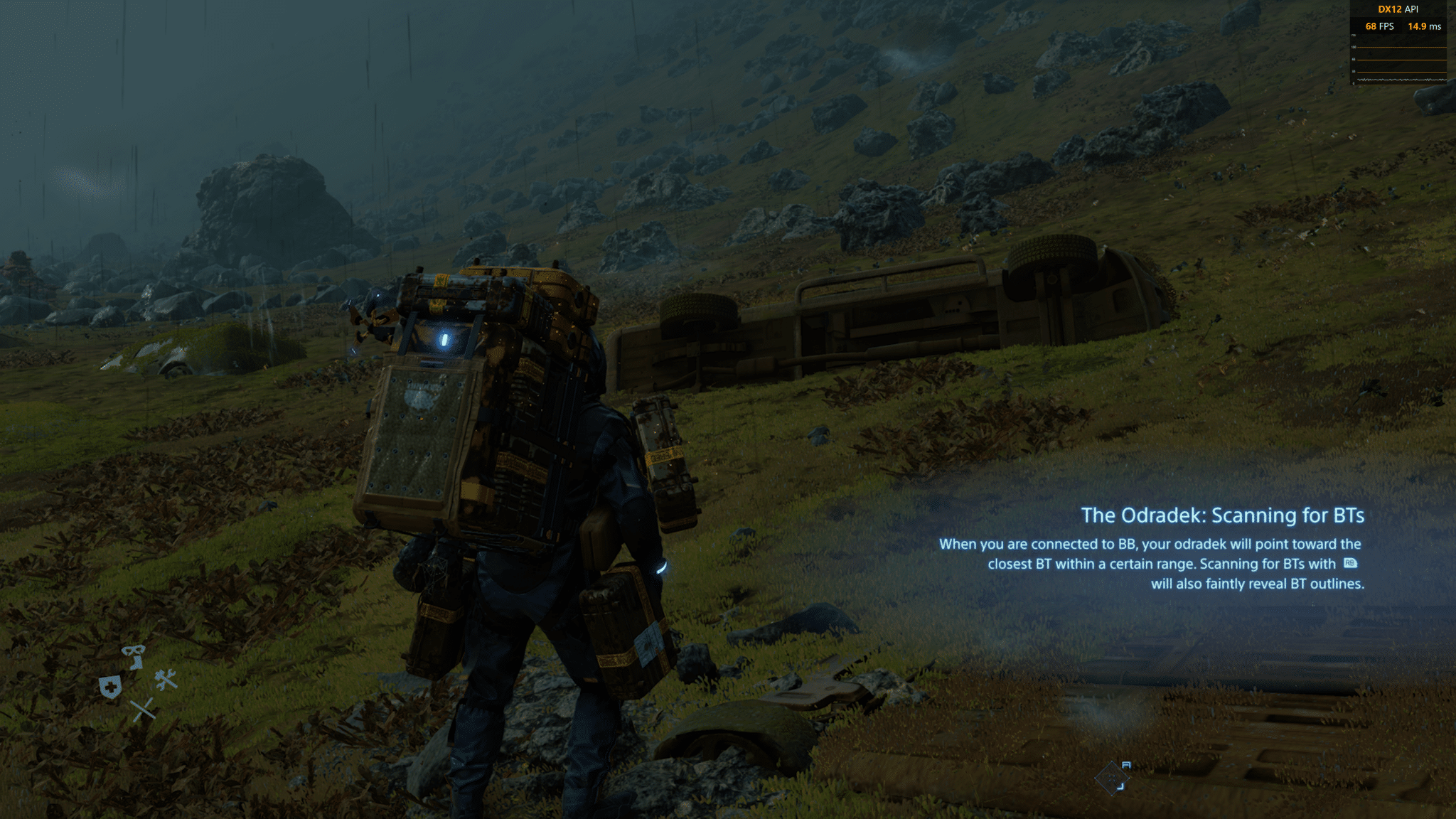Click the FPS performance overlay graph
The image size is (1456, 819).
1401,64
